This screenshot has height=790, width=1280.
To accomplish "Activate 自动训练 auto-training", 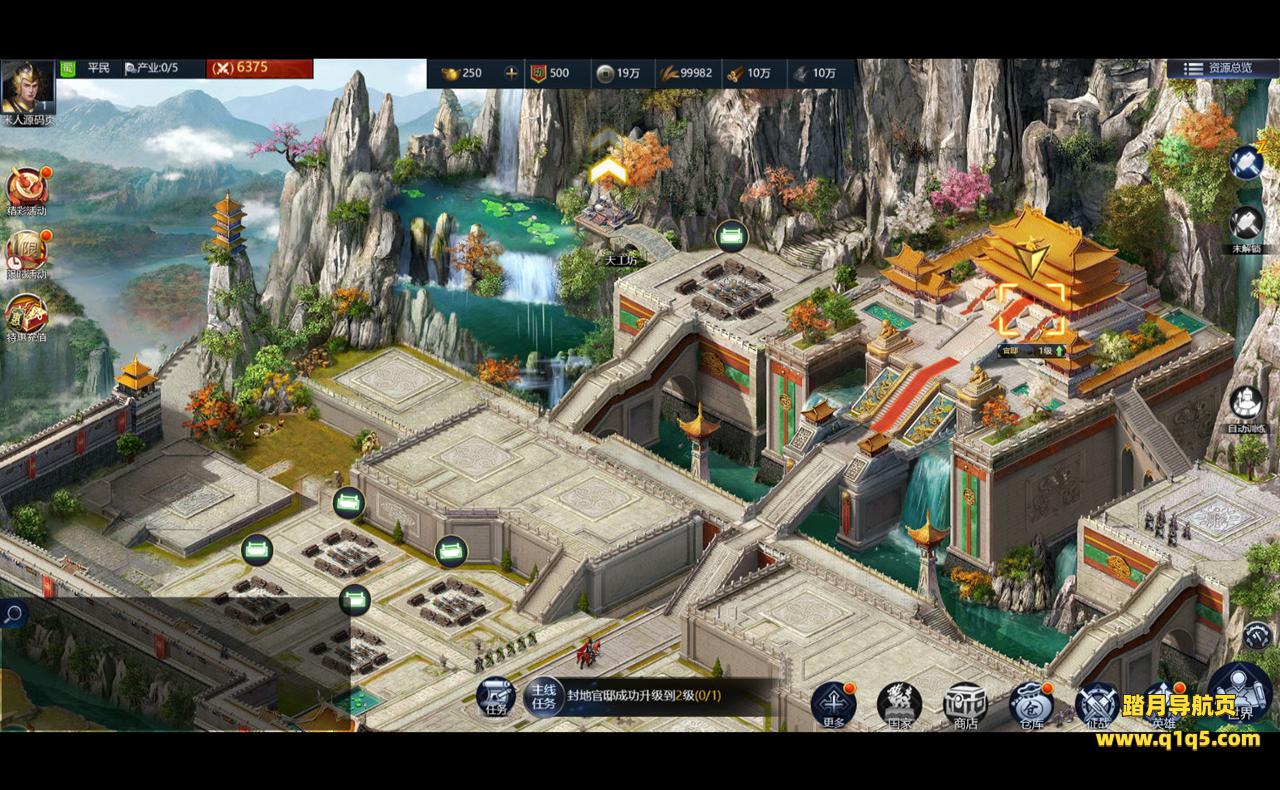I will tap(1247, 405).
